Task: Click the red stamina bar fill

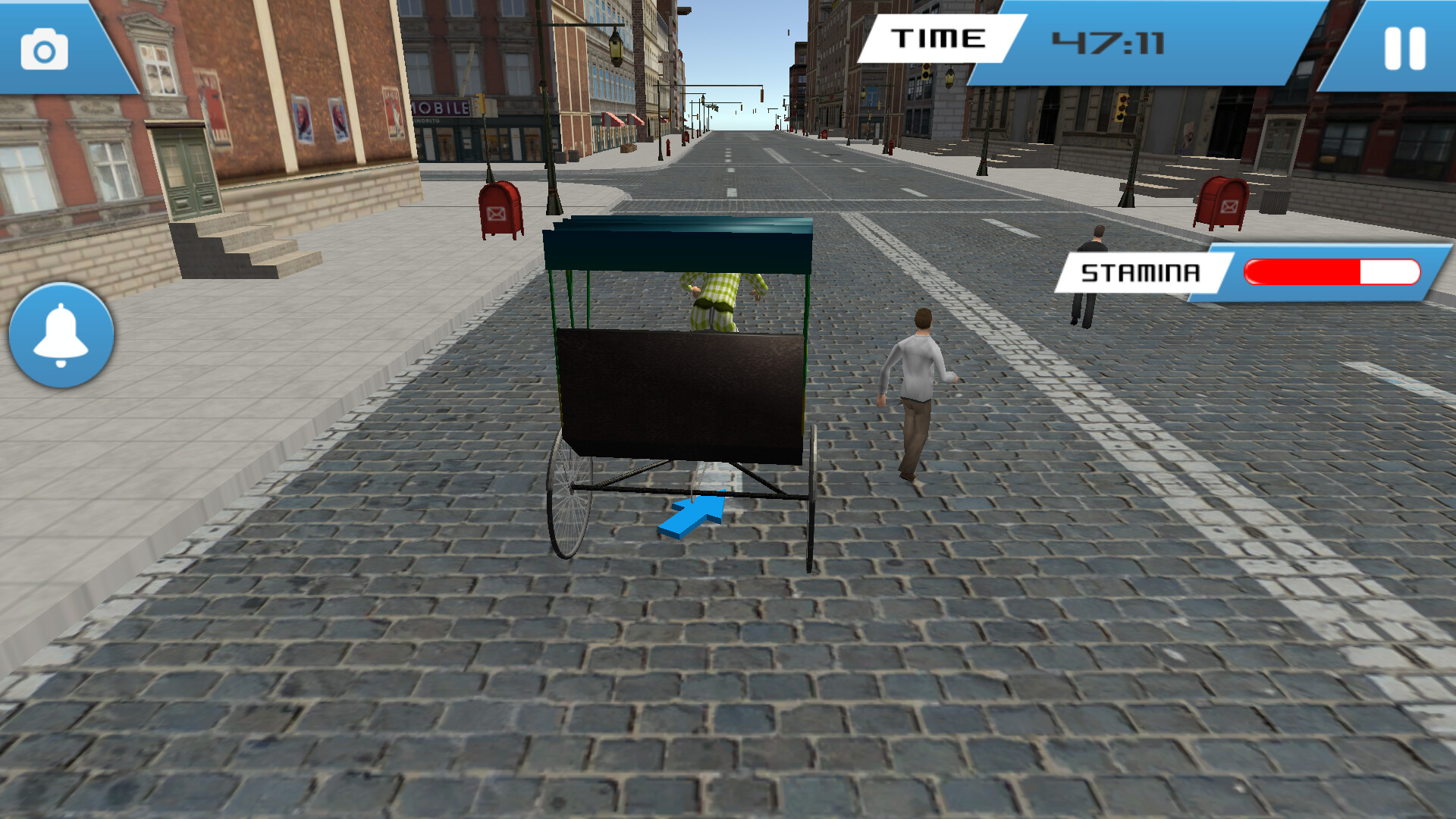Action: point(1304,270)
